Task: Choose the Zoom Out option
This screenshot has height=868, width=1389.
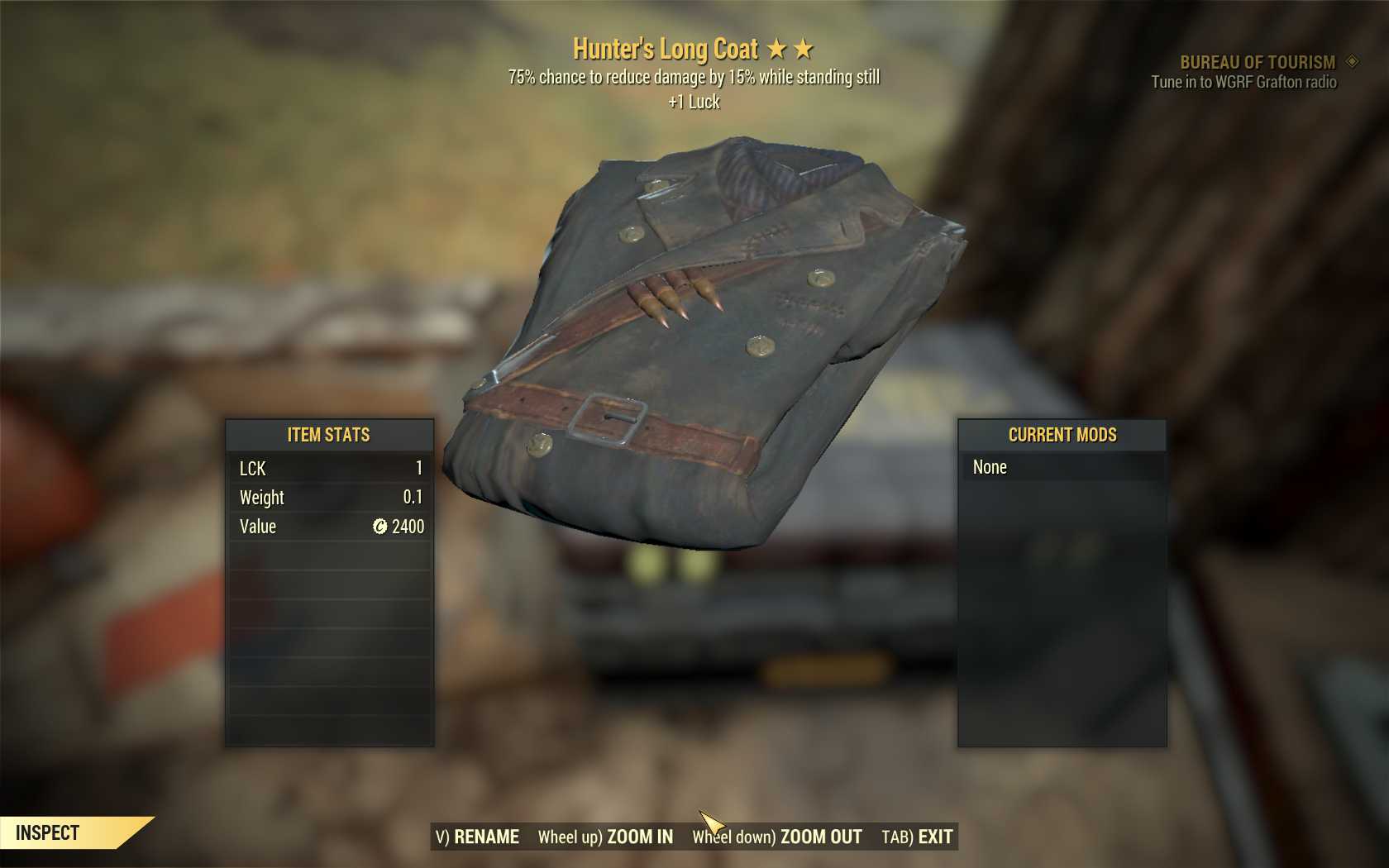Action: tap(777, 837)
